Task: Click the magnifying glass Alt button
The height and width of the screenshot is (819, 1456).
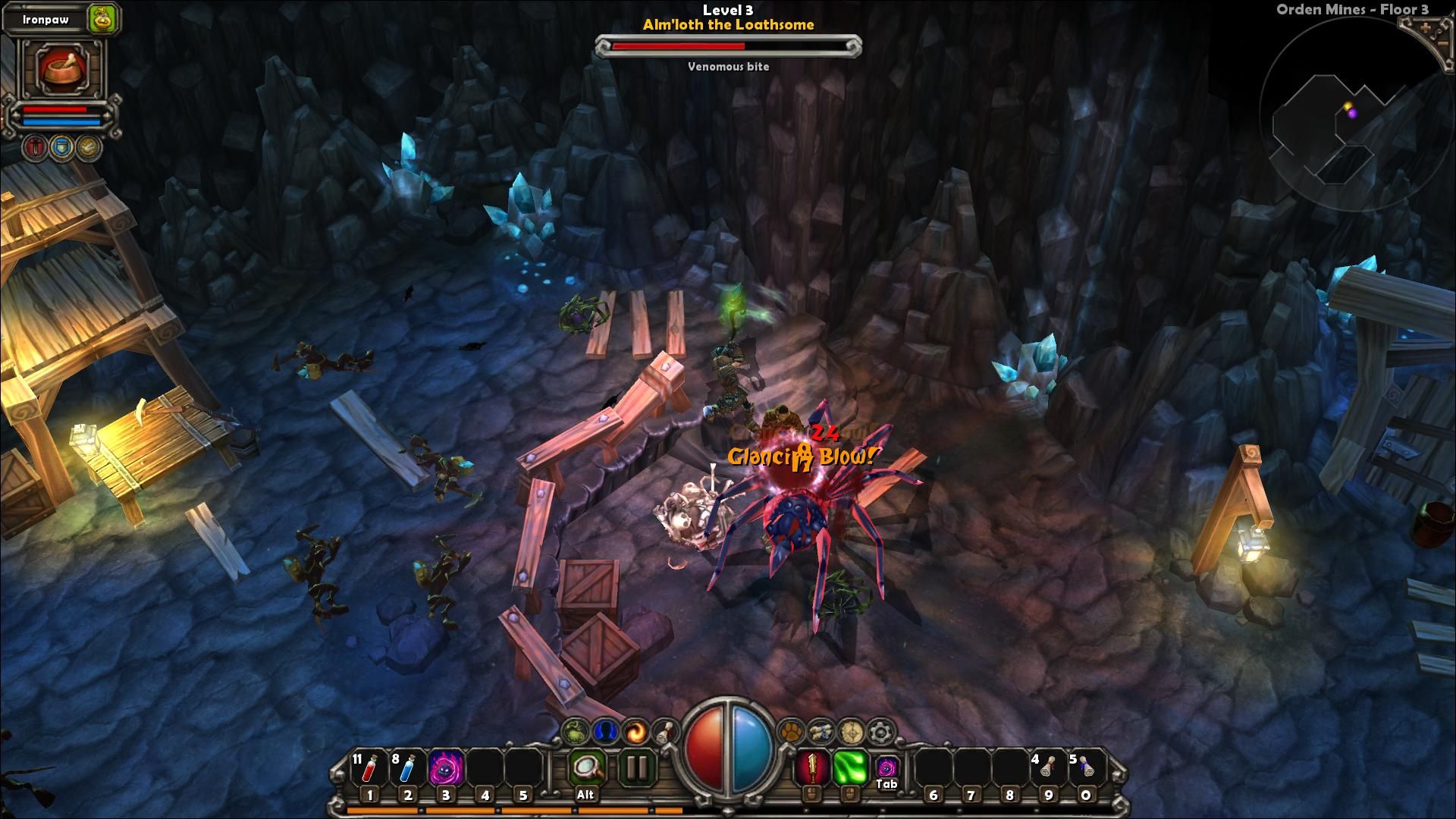Action: click(x=585, y=767)
